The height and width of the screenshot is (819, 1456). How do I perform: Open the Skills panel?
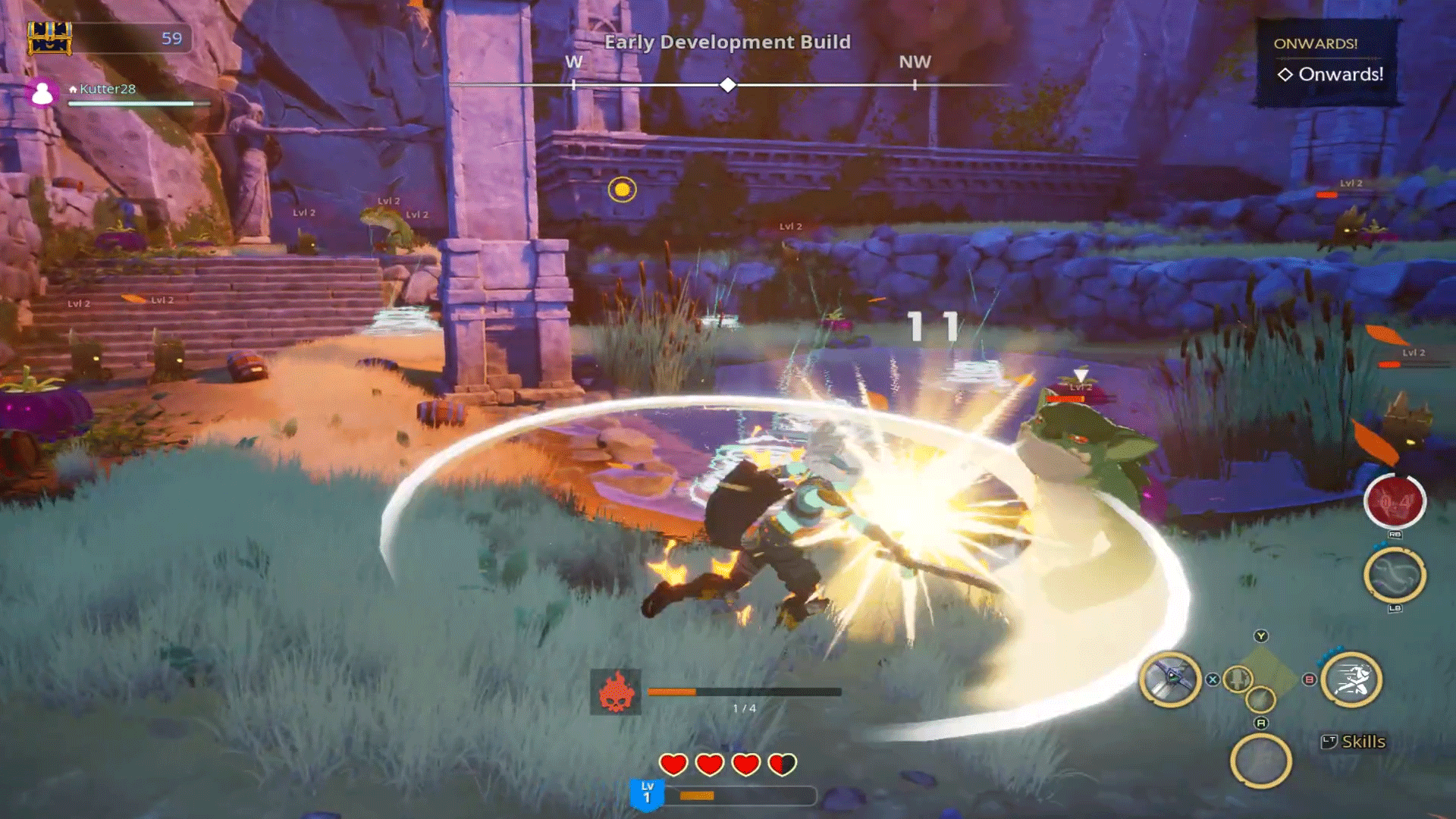[1354, 742]
